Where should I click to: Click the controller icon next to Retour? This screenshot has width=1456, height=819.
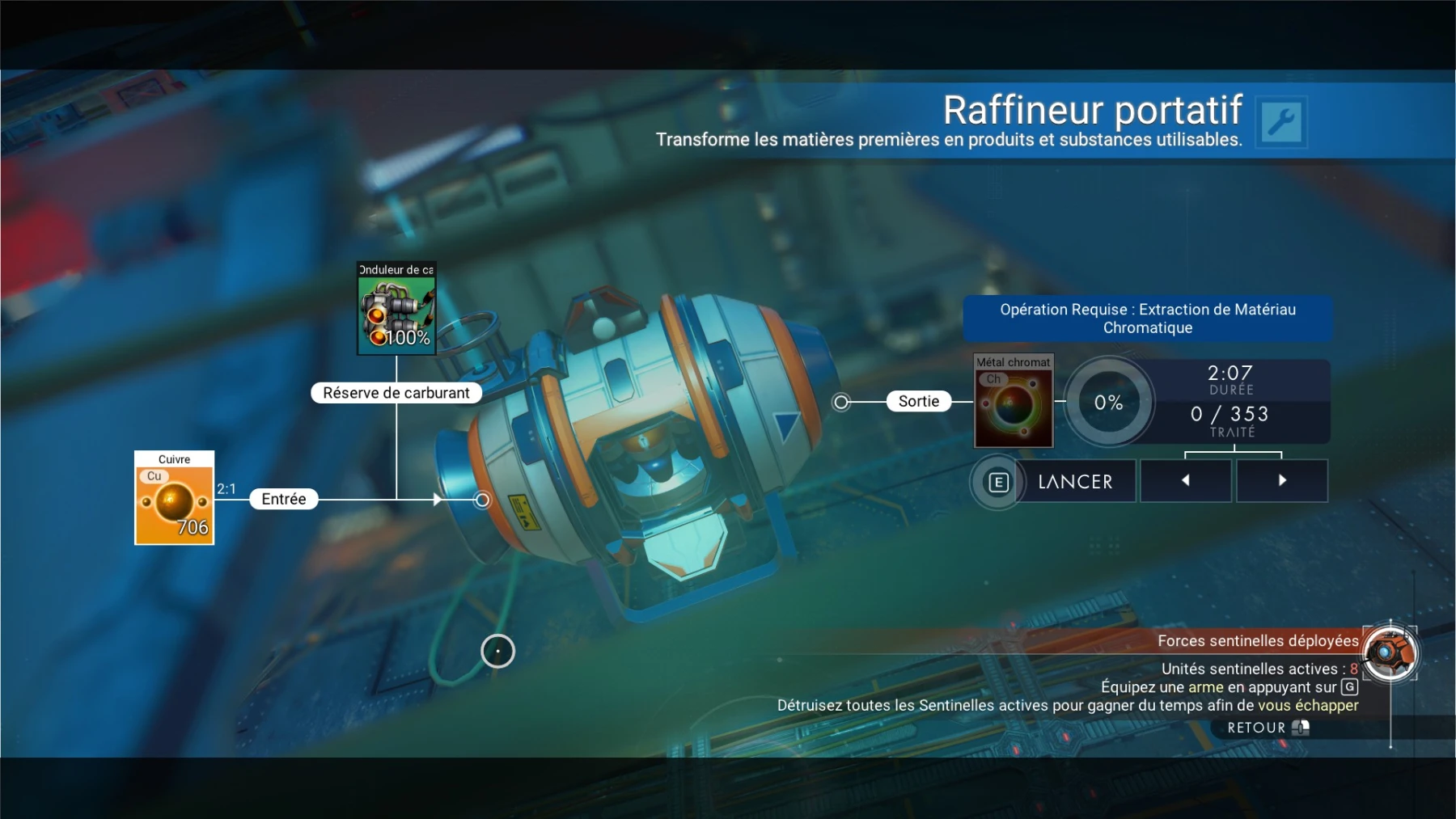(x=1302, y=728)
